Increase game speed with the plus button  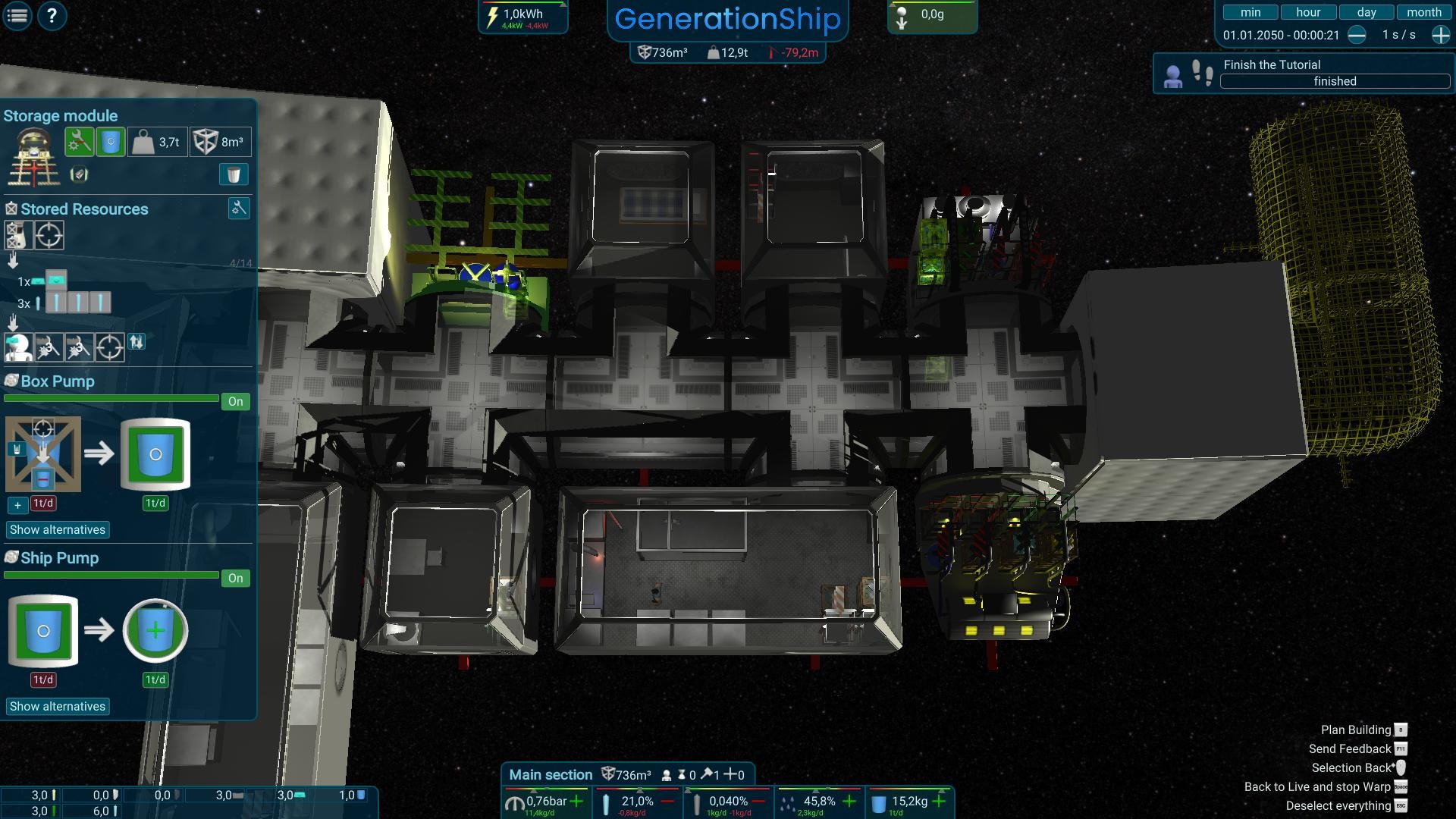pos(1439,35)
